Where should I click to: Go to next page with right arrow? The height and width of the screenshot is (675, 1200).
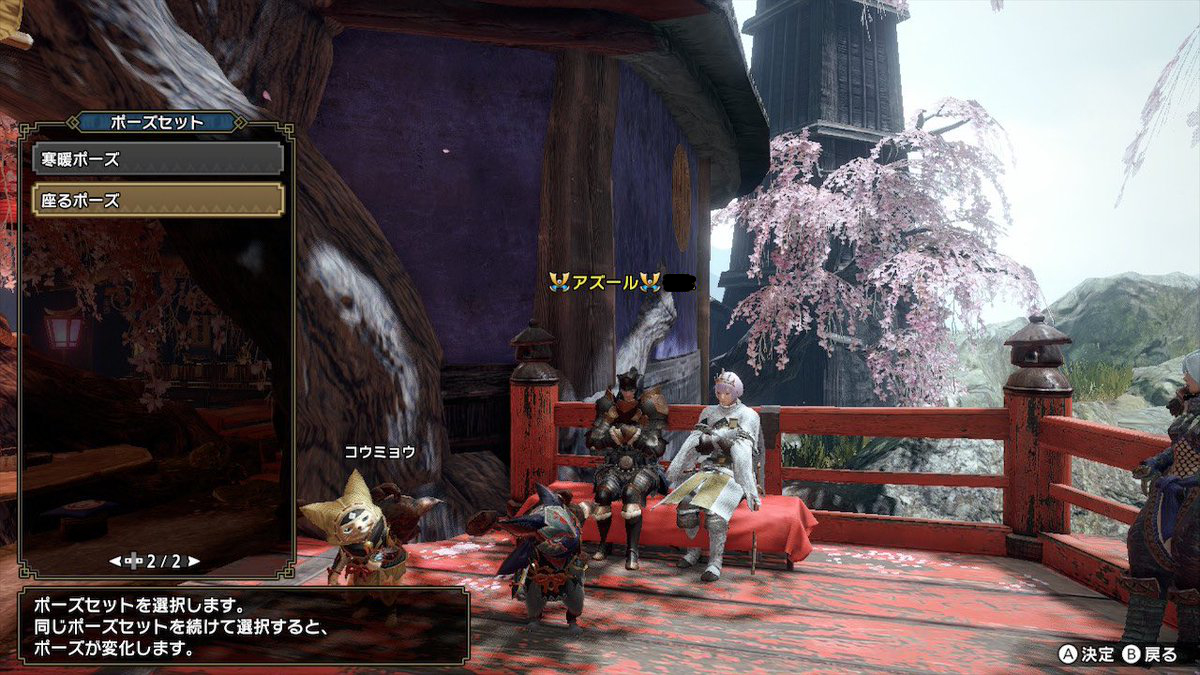point(193,561)
